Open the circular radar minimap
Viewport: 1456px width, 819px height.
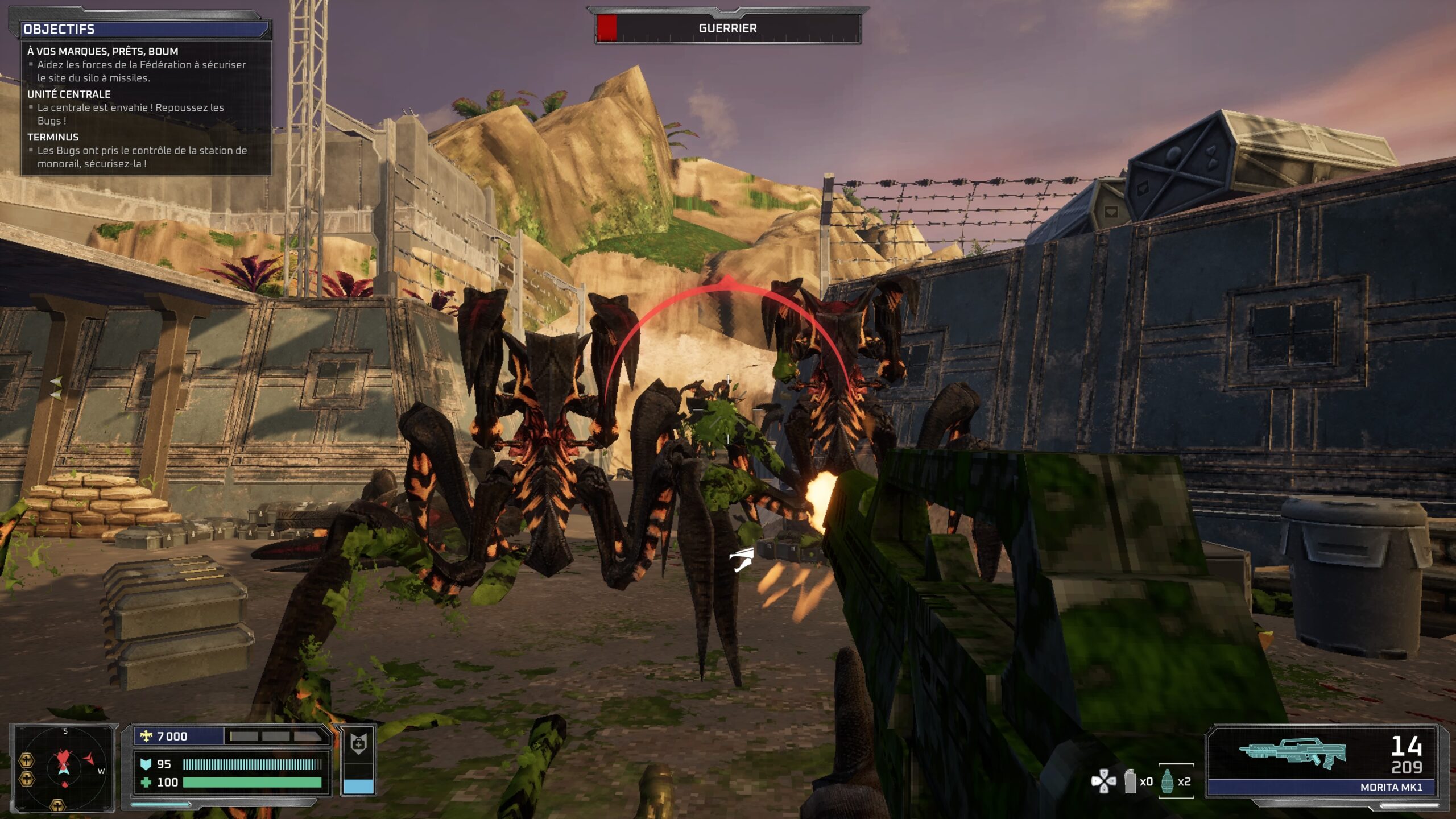64,767
